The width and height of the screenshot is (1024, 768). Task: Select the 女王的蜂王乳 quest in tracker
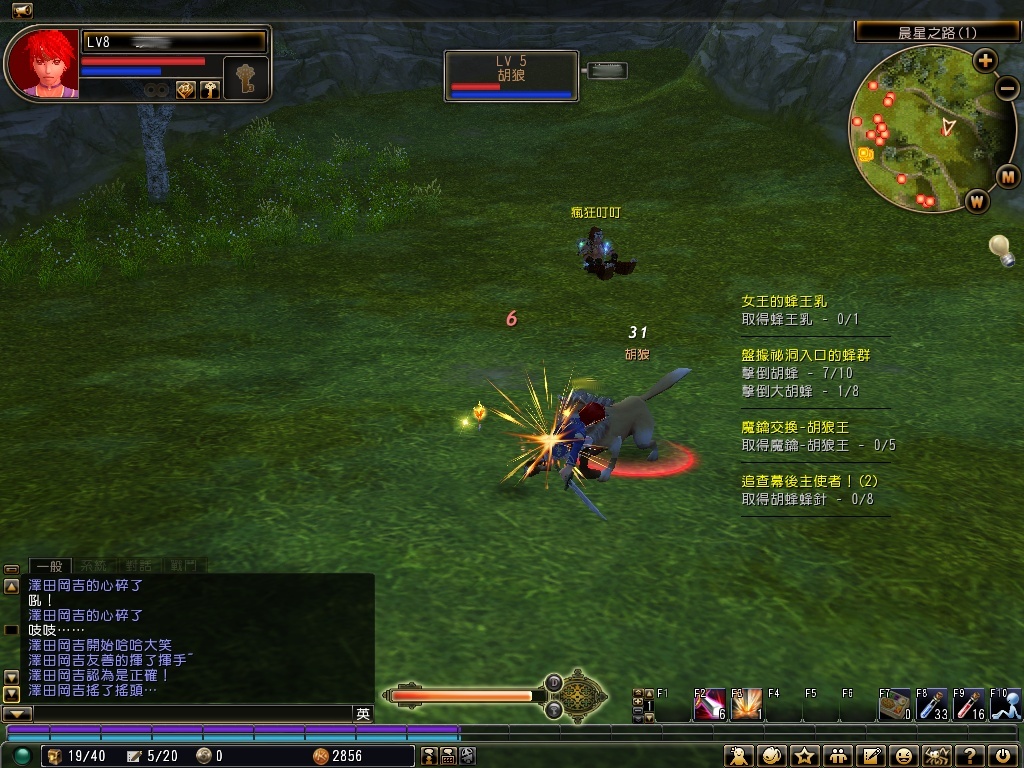pos(784,301)
